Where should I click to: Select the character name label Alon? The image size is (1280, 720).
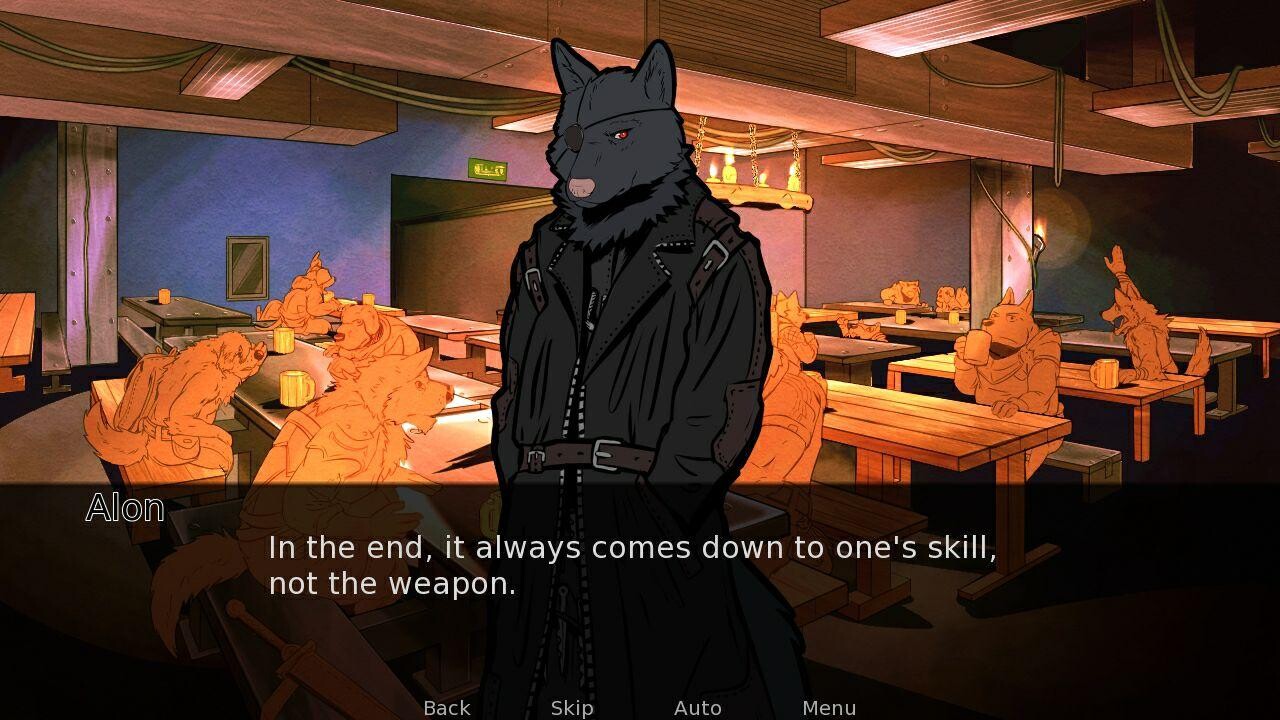[124, 509]
